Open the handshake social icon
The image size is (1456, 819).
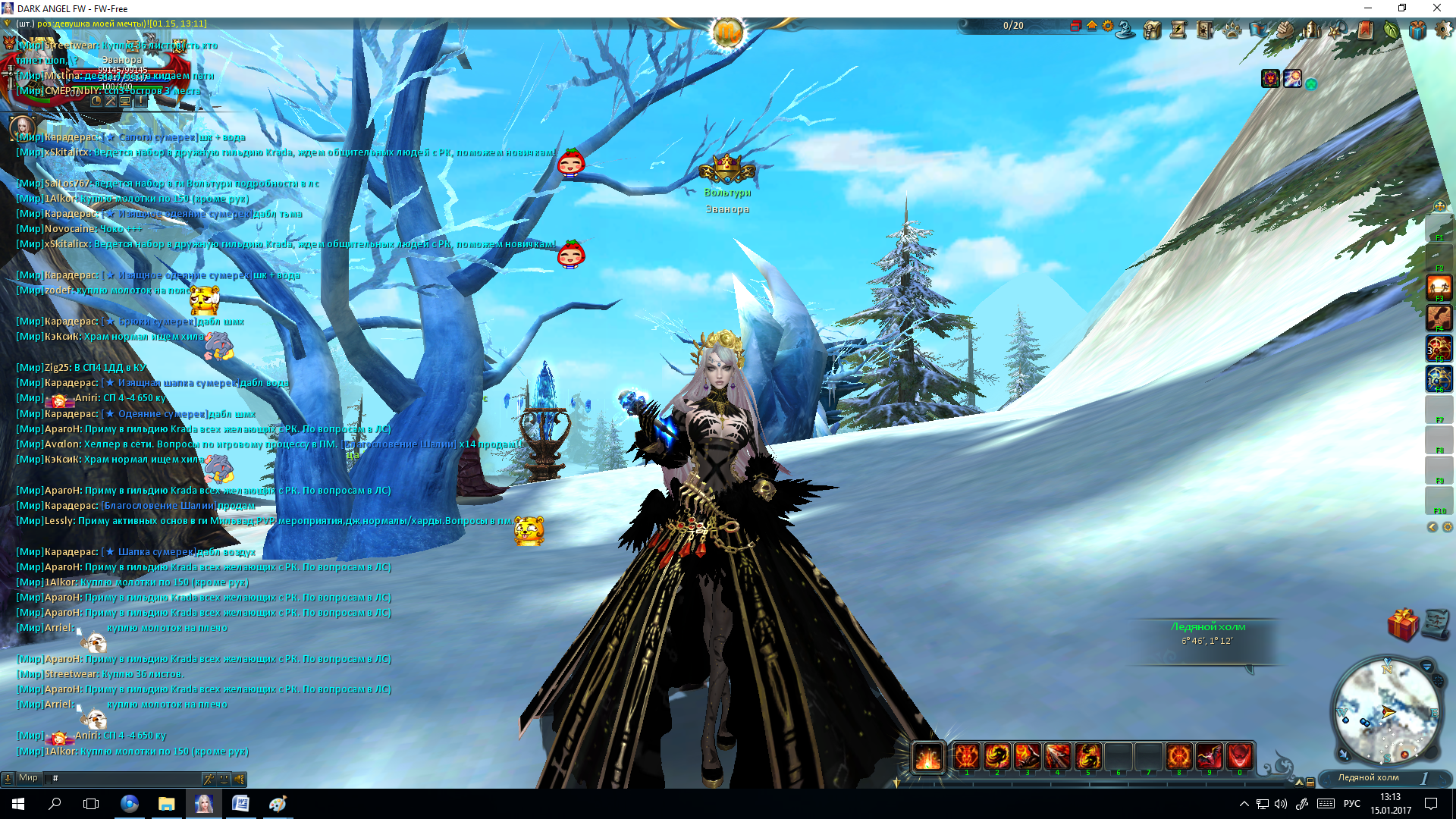pyautogui.click(x=1285, y=30)
